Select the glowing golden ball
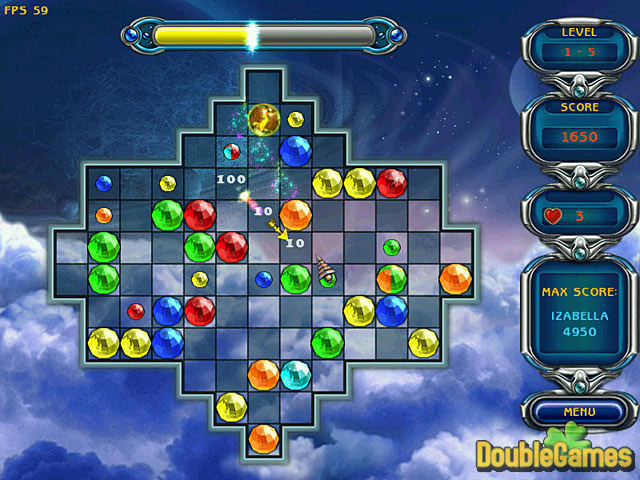640x480 pixels. [263, 119]
